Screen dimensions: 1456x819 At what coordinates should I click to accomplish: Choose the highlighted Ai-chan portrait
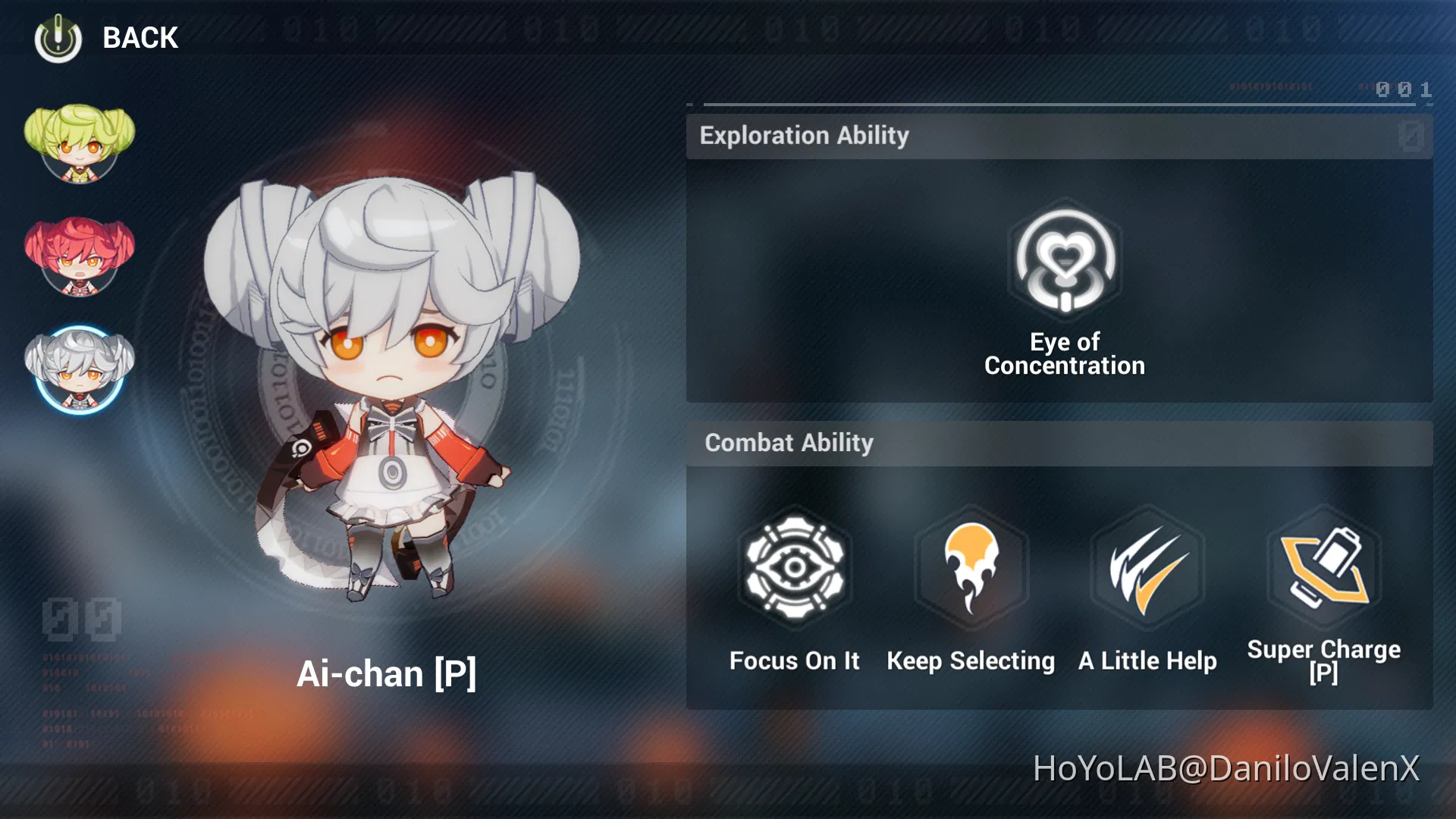coord(81,369)
